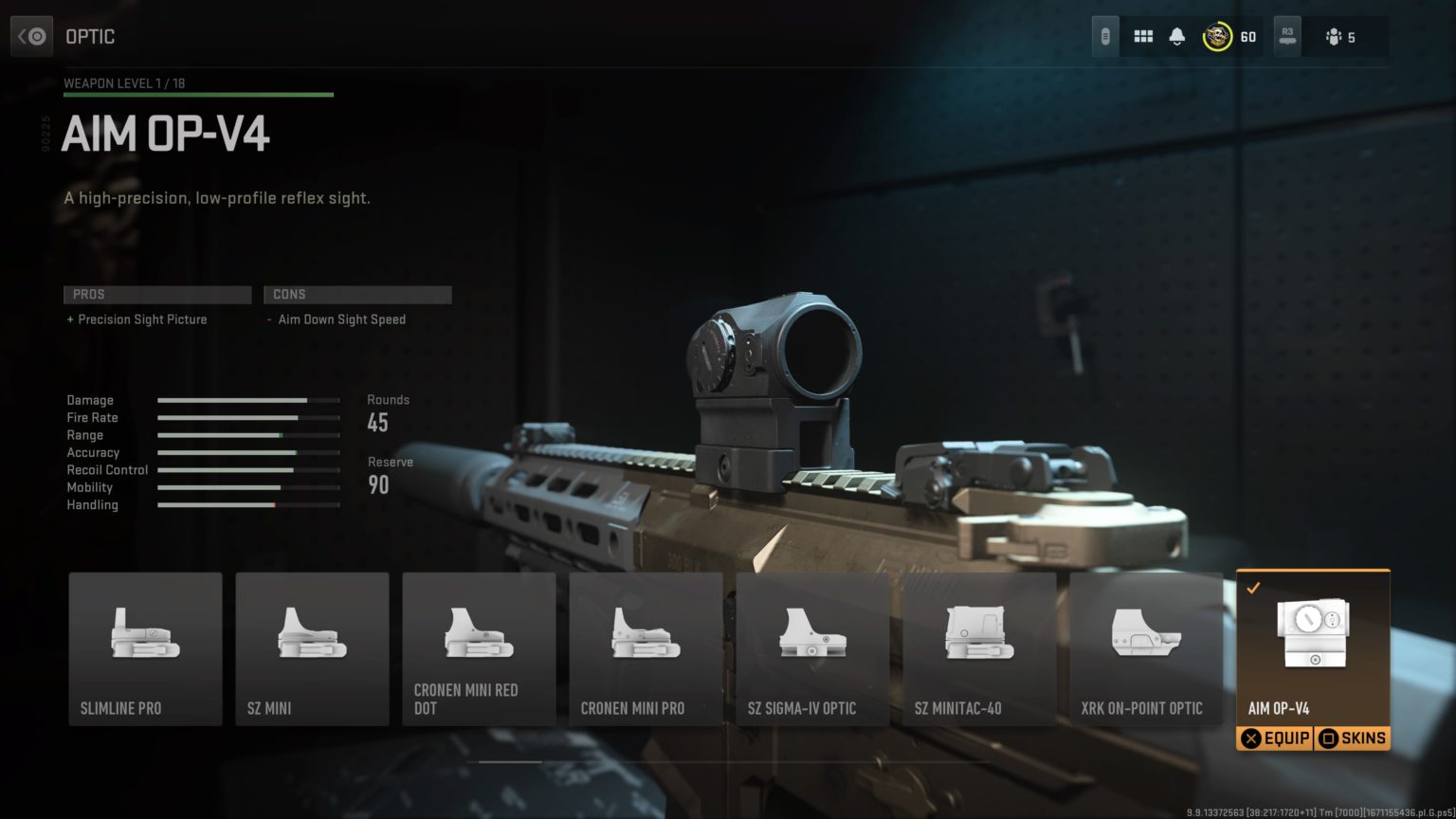
Task: Click the touchpad button icon
Action: (x=1104, y=35)
